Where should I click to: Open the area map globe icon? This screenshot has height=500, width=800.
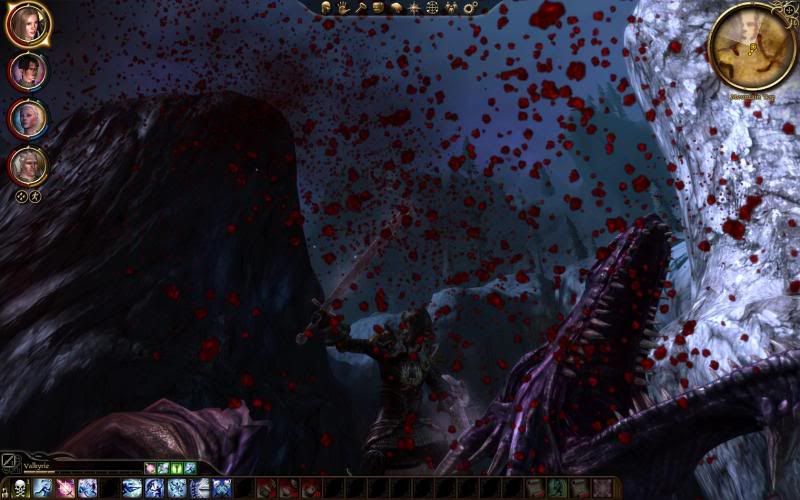click(432, 8)
